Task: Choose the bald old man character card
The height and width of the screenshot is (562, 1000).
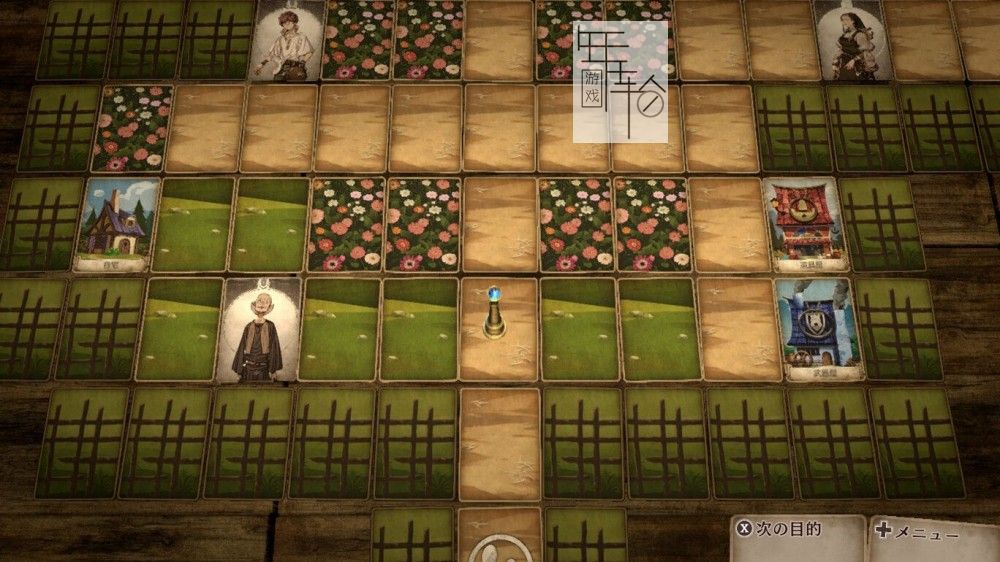Action: click(257, 330)
